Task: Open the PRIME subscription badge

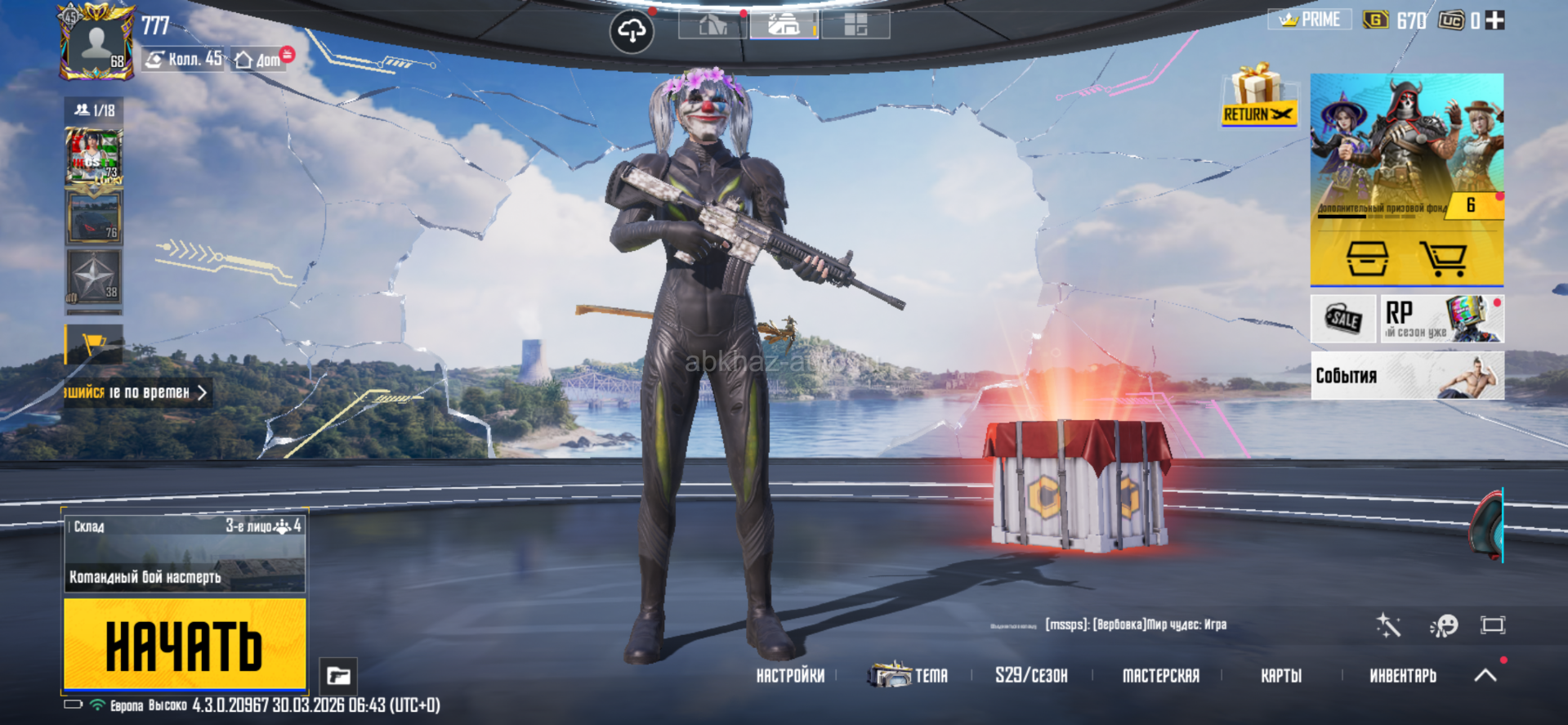Action: click(x=1310, y=20)
